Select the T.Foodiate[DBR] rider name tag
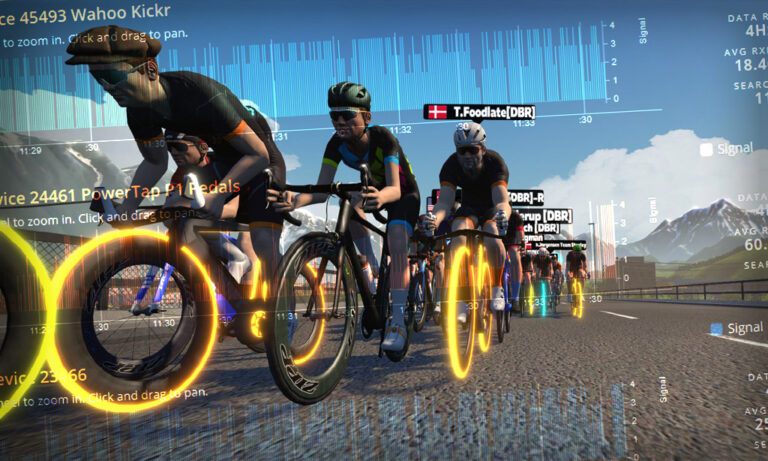The image size is (768, 461). pos(479,112)
